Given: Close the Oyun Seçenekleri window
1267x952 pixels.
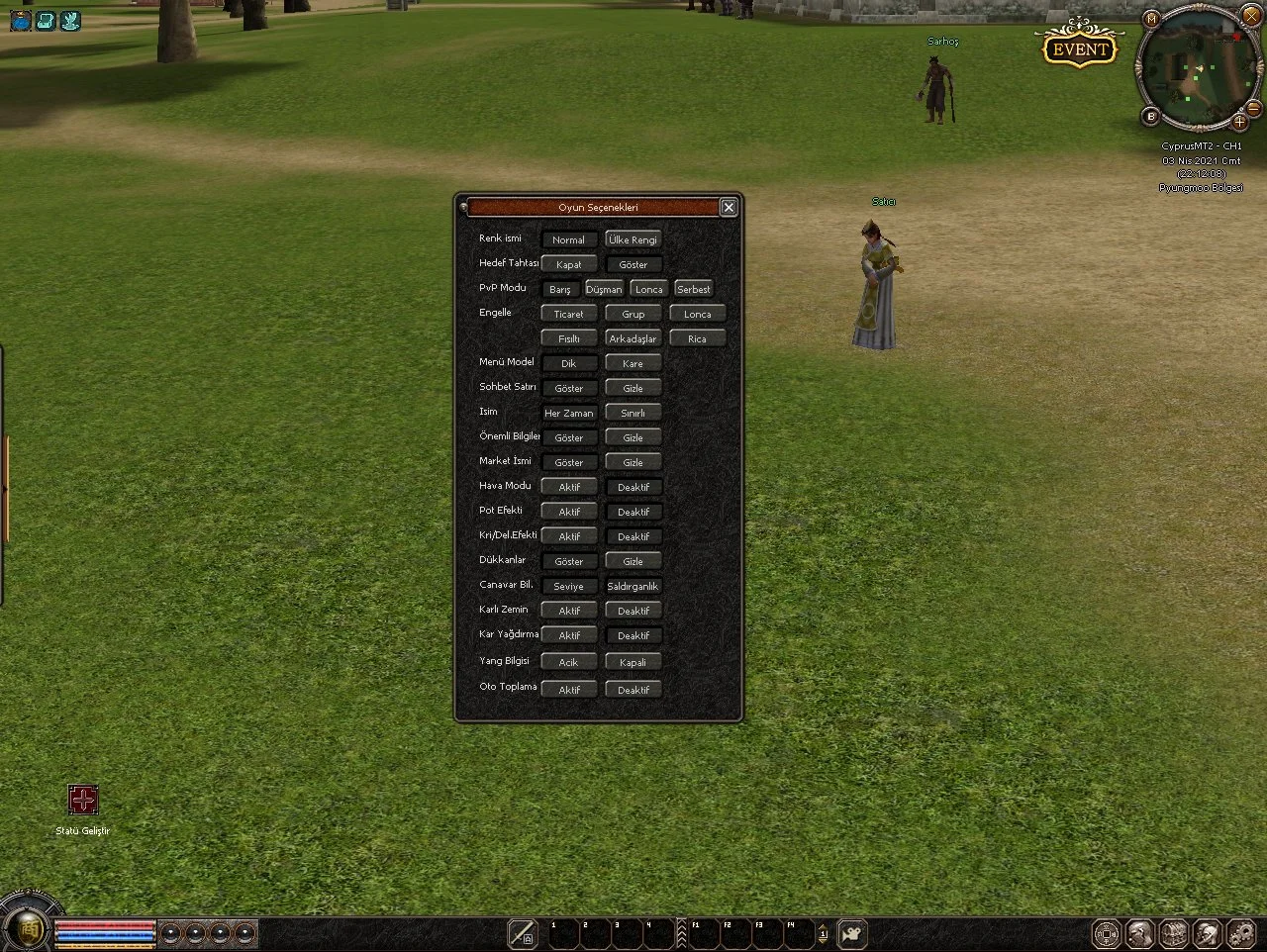Looking at the screenshot, I should point(729,207).
